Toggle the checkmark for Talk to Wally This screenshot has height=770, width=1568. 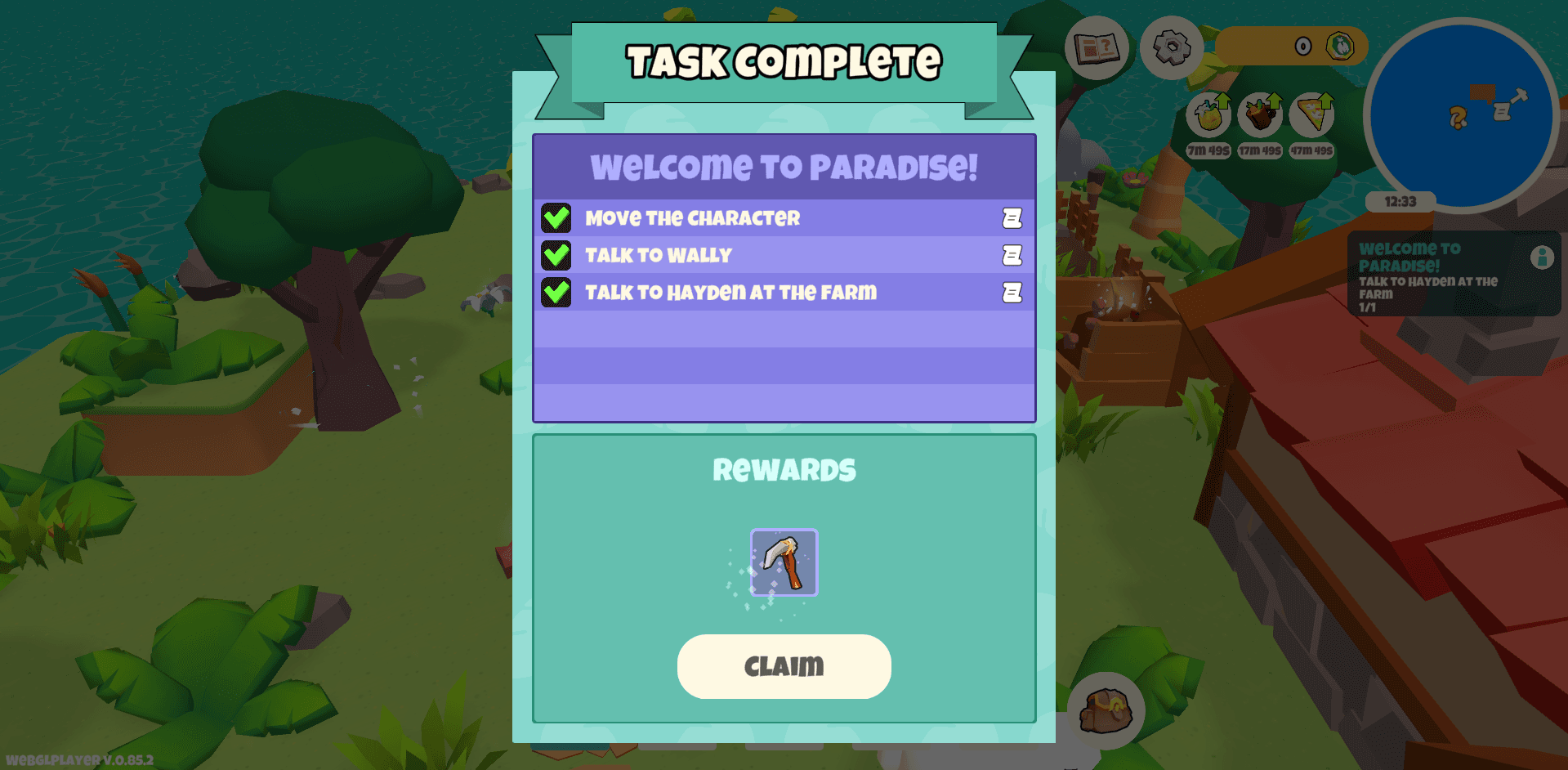tap(557, 255)
